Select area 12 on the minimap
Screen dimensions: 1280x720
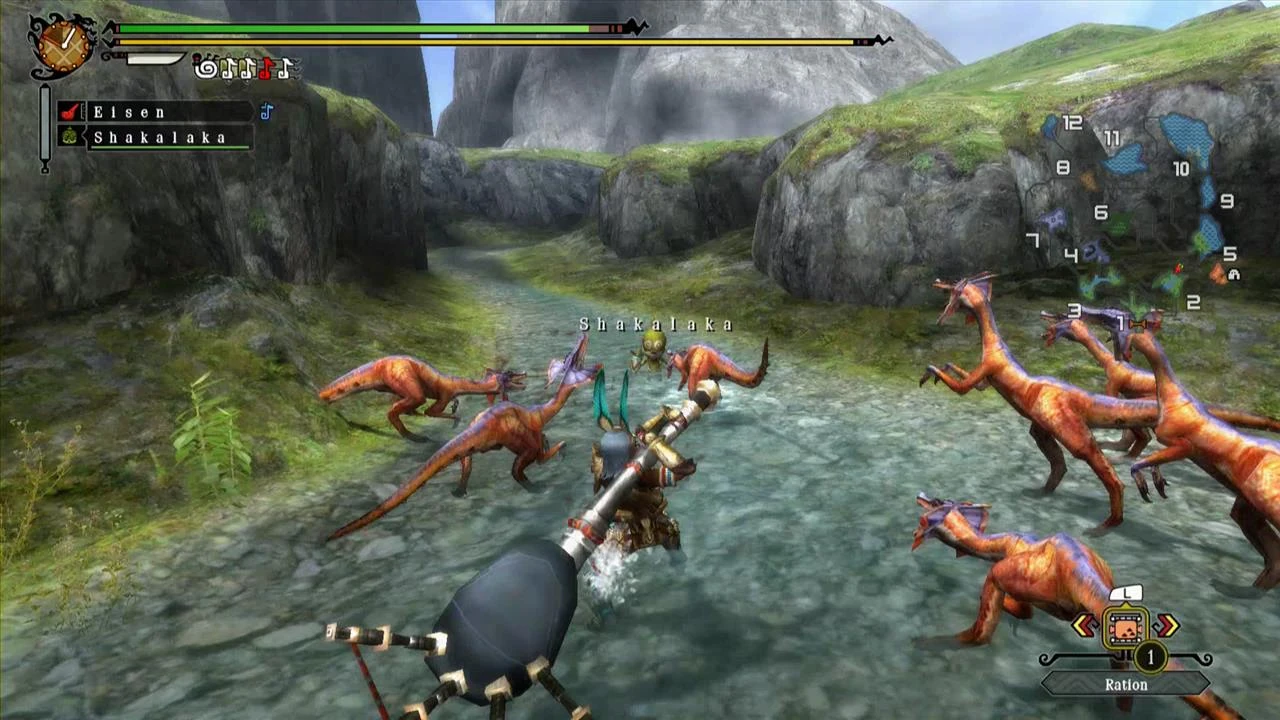tap(1075, 120)
